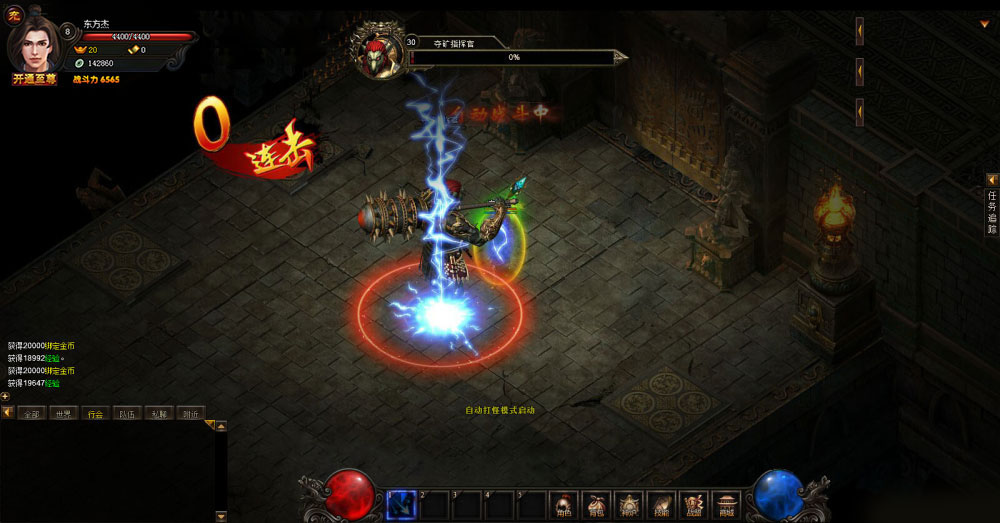Screen dimensions: 1000x523
Task: Select the 东方杰 player portrait
Action: [36, 42]
